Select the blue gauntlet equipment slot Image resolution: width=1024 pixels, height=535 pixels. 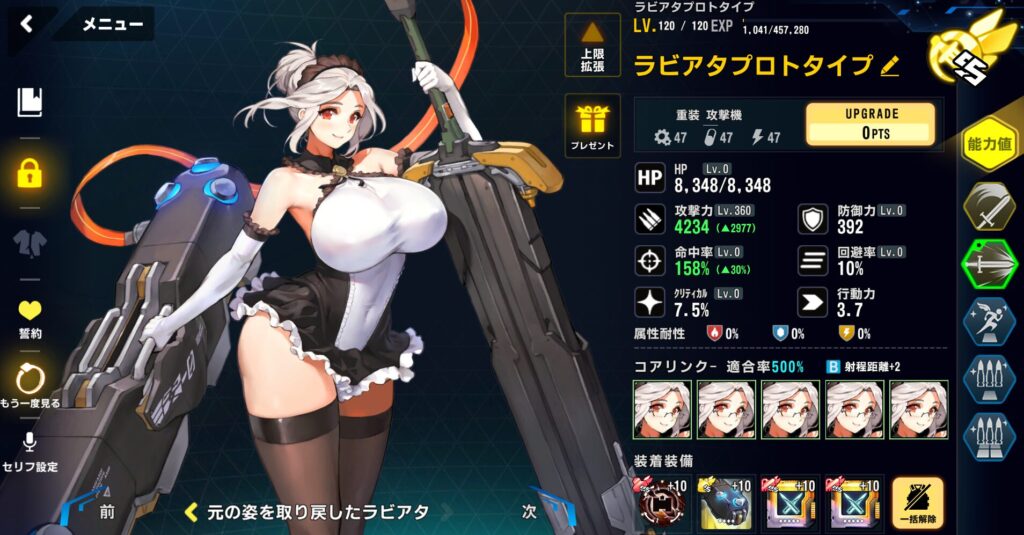[726, 503]
